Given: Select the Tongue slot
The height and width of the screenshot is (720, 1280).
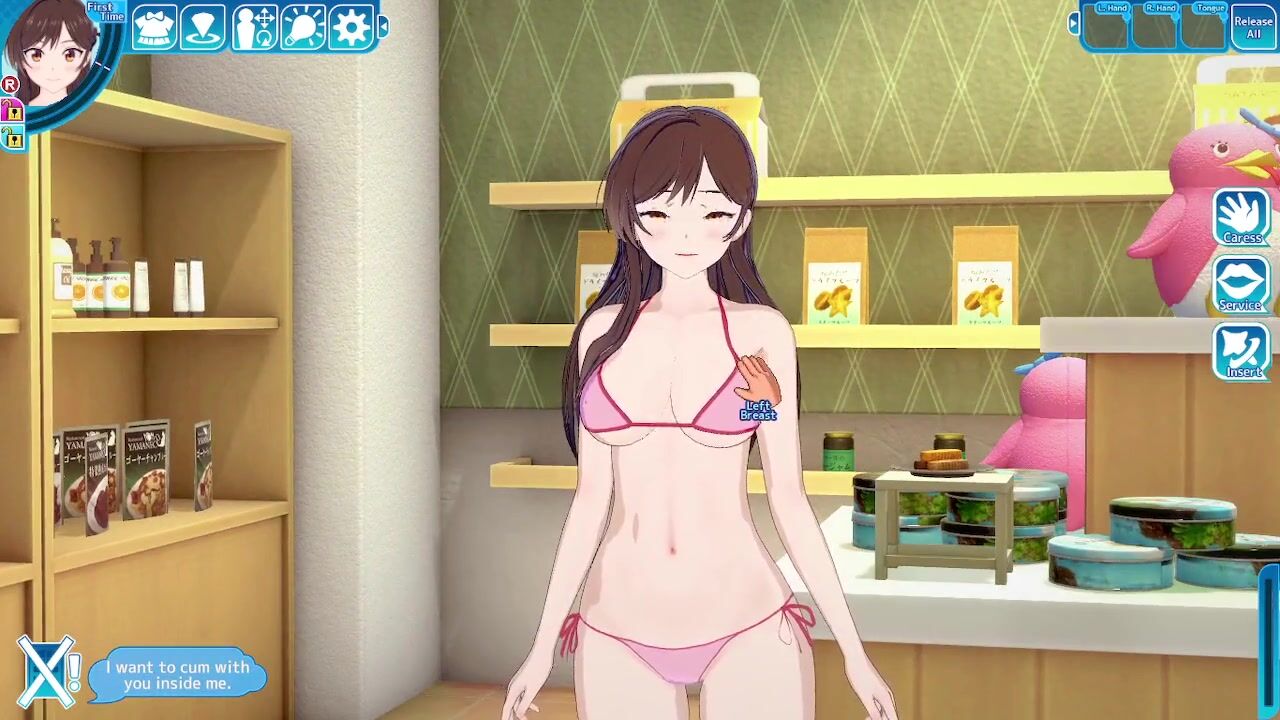Looking at the screenshot, I should tap(1204, 27).
